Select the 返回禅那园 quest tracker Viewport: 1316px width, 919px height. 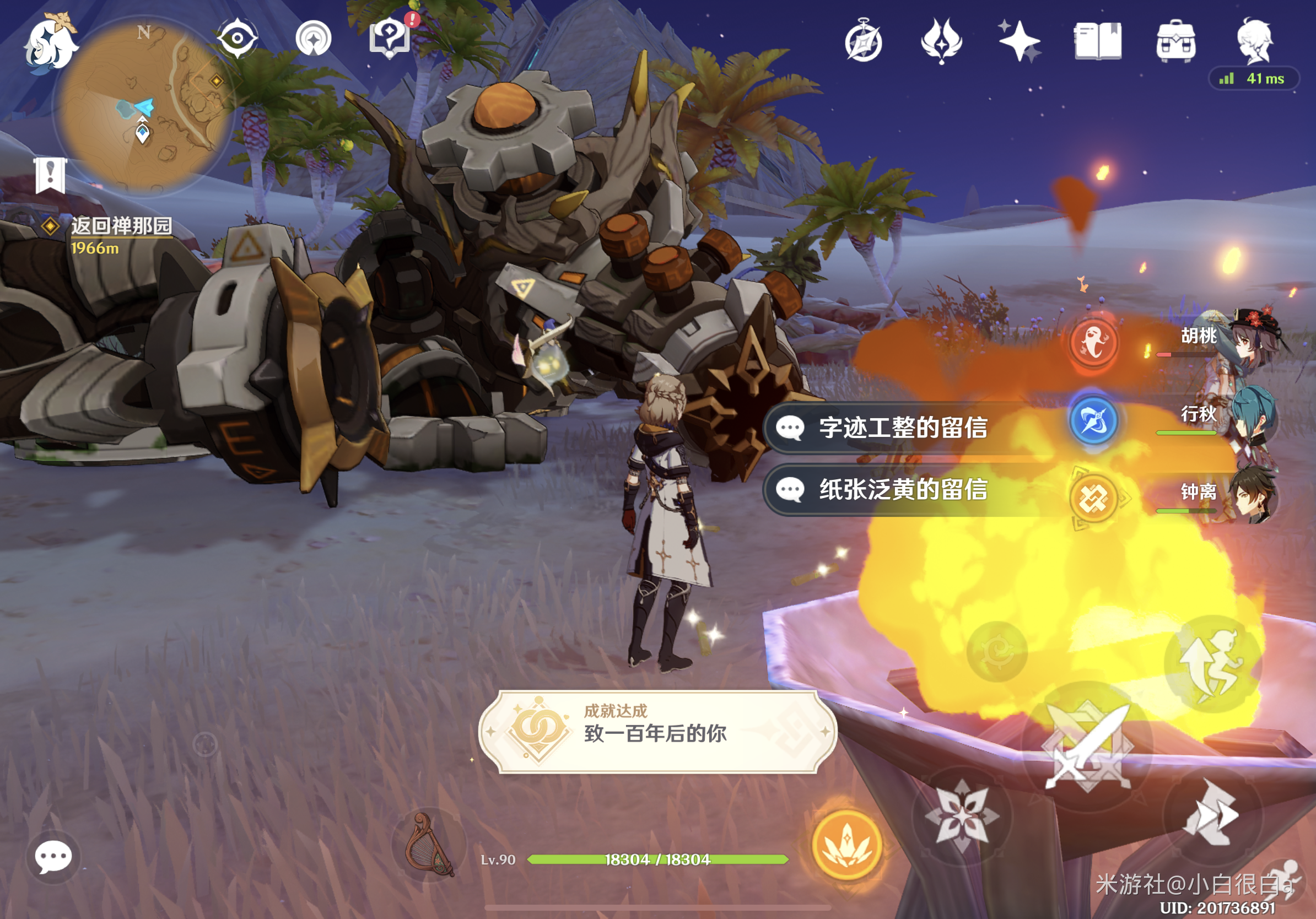120,226
